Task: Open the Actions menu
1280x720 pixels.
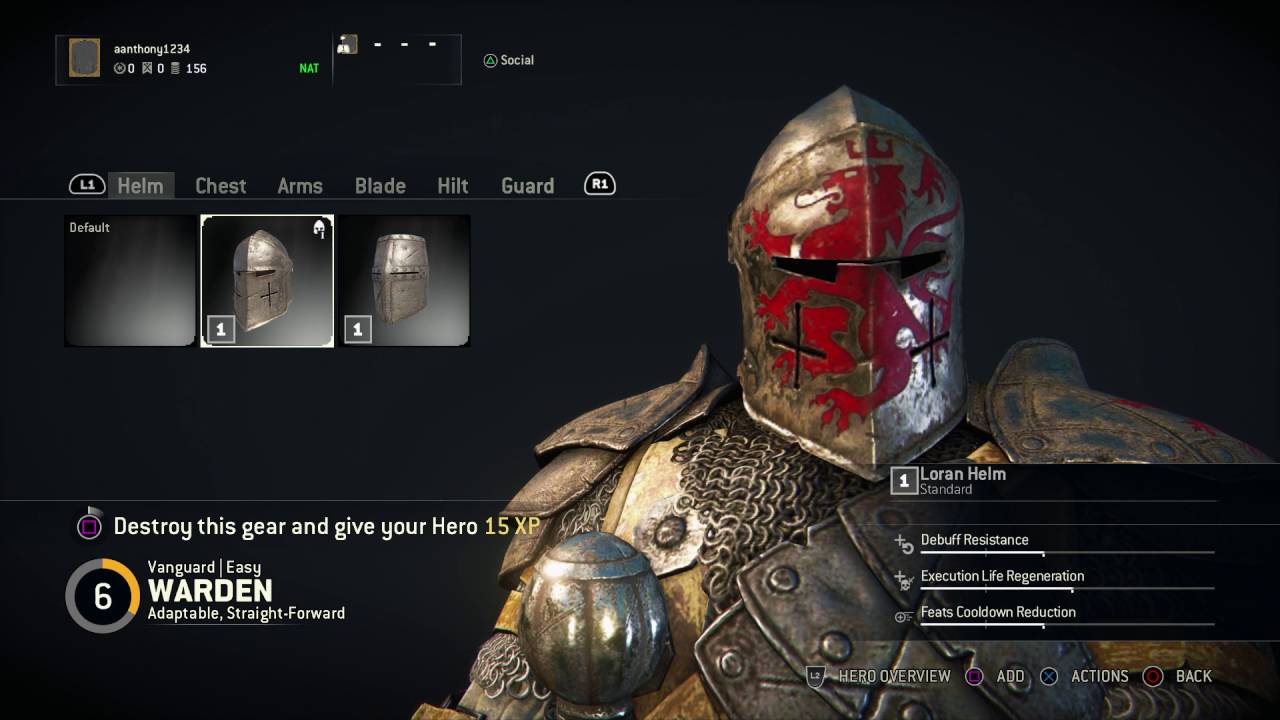Action: click(x=1085, y=676)
